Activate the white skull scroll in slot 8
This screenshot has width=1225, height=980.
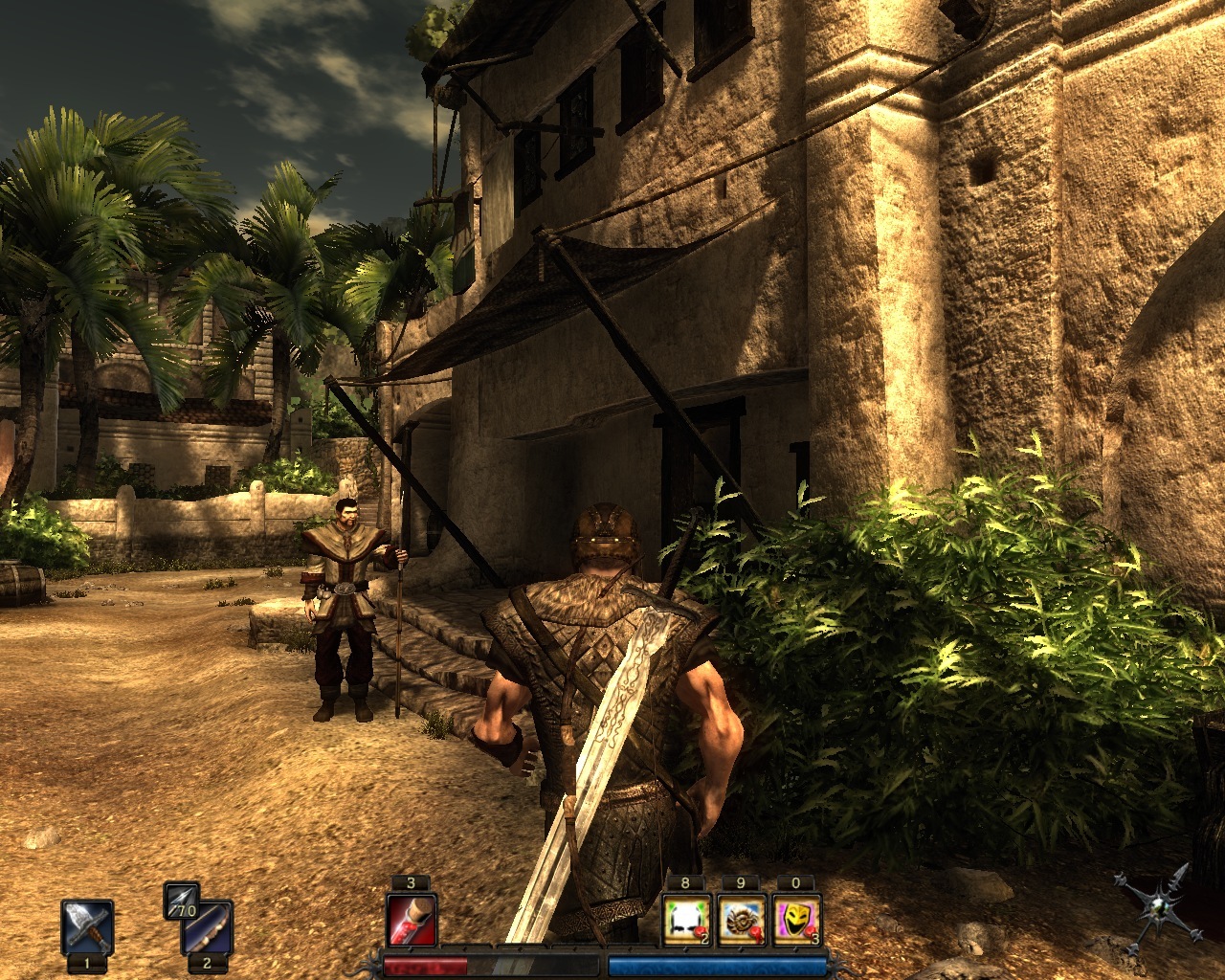point(686,921)
